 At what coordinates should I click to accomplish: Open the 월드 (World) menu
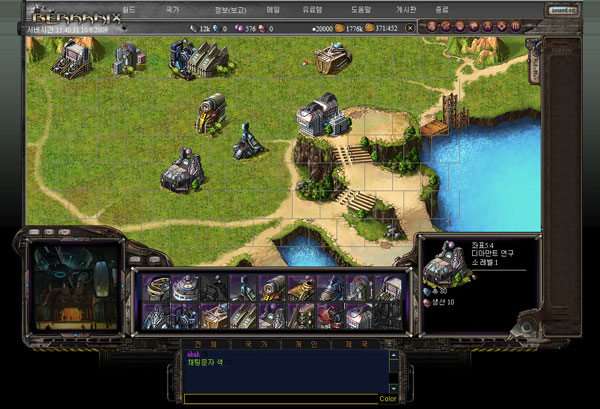(129, 9)
